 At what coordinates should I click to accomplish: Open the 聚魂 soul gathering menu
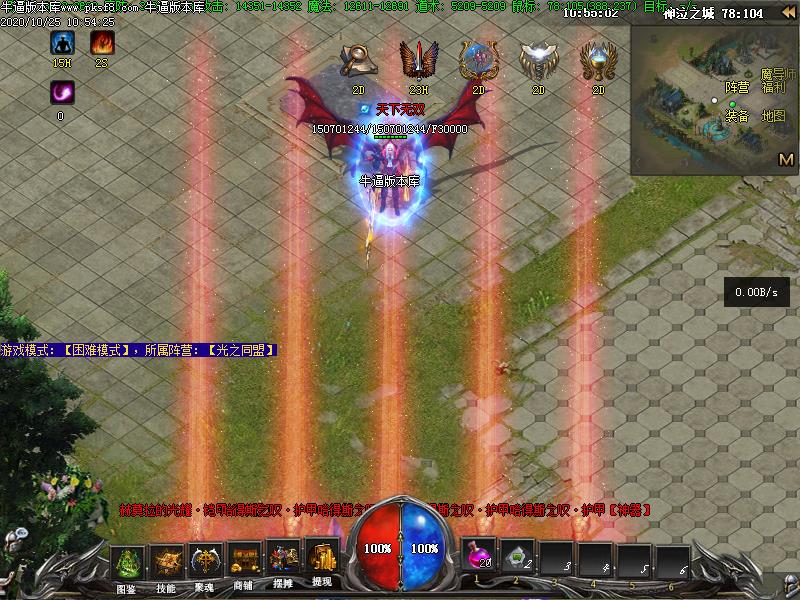coord(206,564)
